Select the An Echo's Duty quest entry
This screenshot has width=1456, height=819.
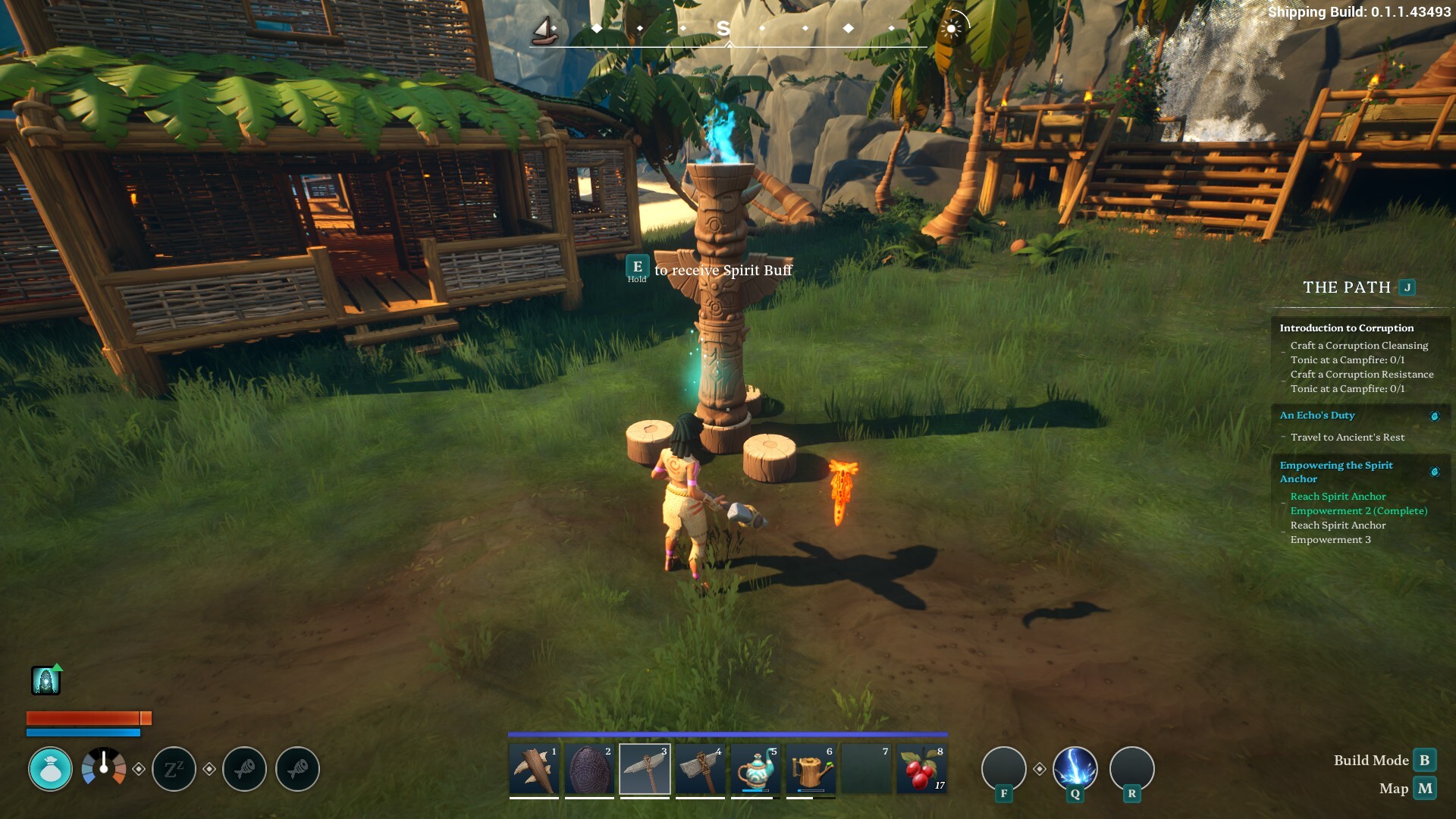(x=1316, y=415)
